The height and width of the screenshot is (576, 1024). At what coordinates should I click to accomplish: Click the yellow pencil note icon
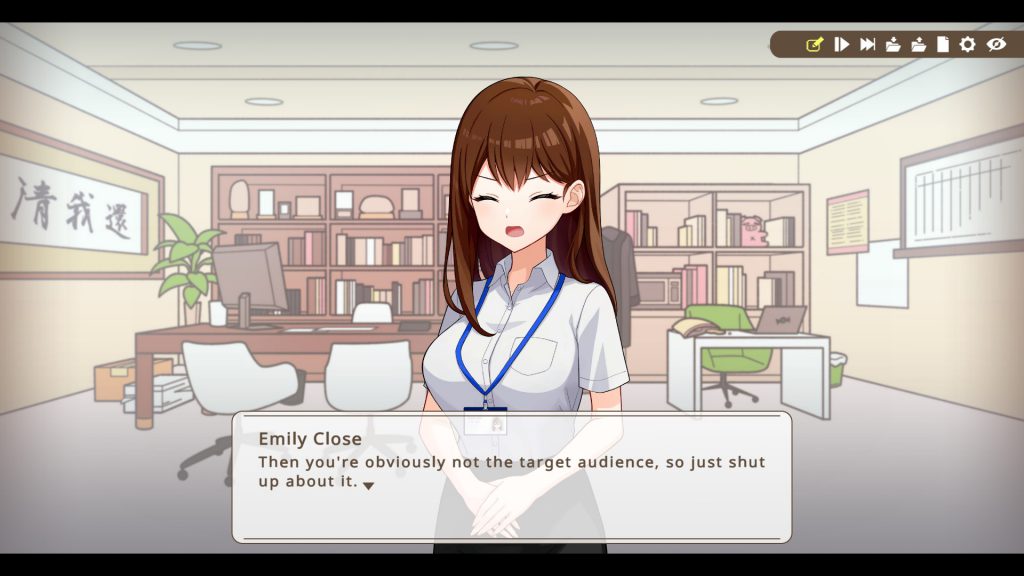[x=814, y=44]
